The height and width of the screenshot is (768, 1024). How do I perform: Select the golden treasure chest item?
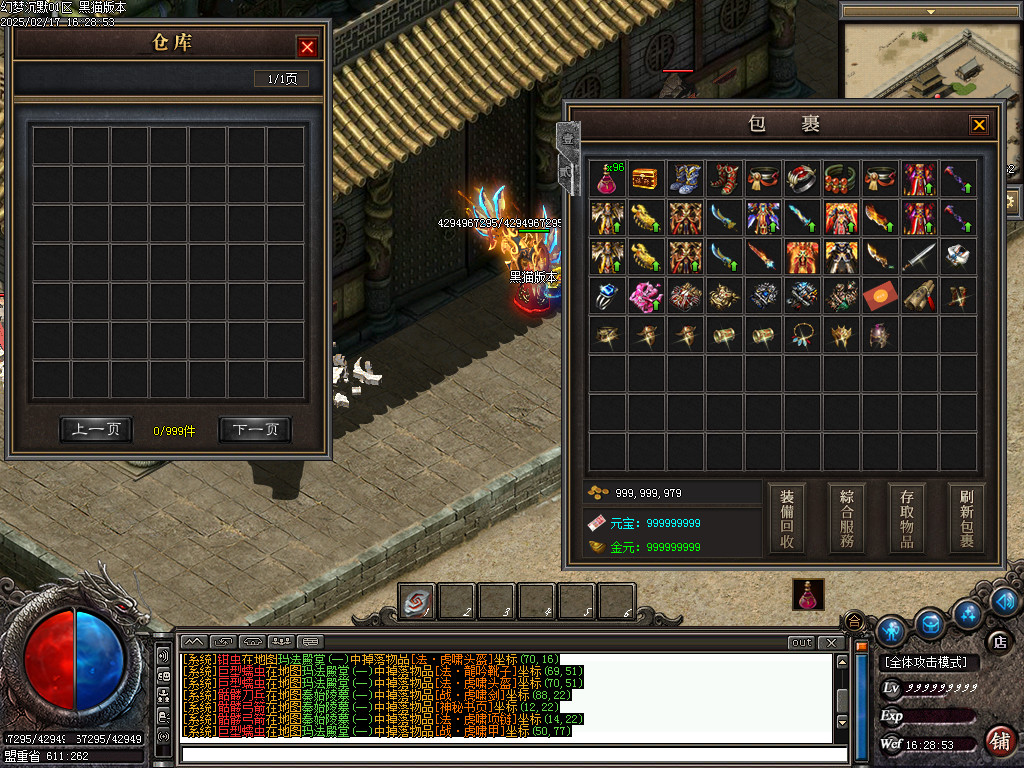point(646,179)
